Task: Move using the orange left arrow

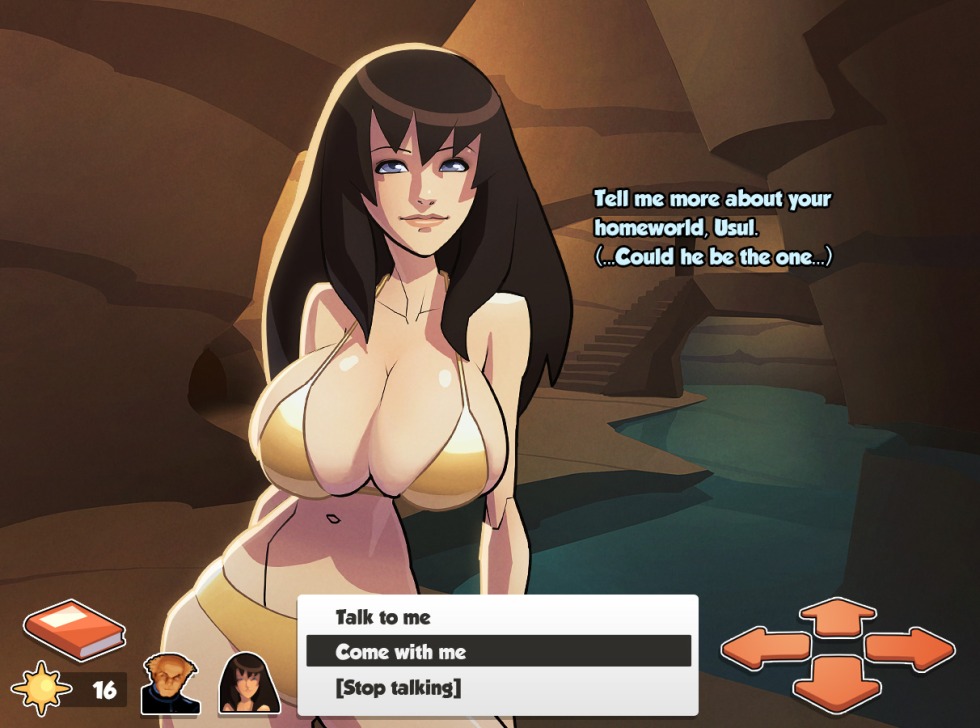Action: [765, 648]
